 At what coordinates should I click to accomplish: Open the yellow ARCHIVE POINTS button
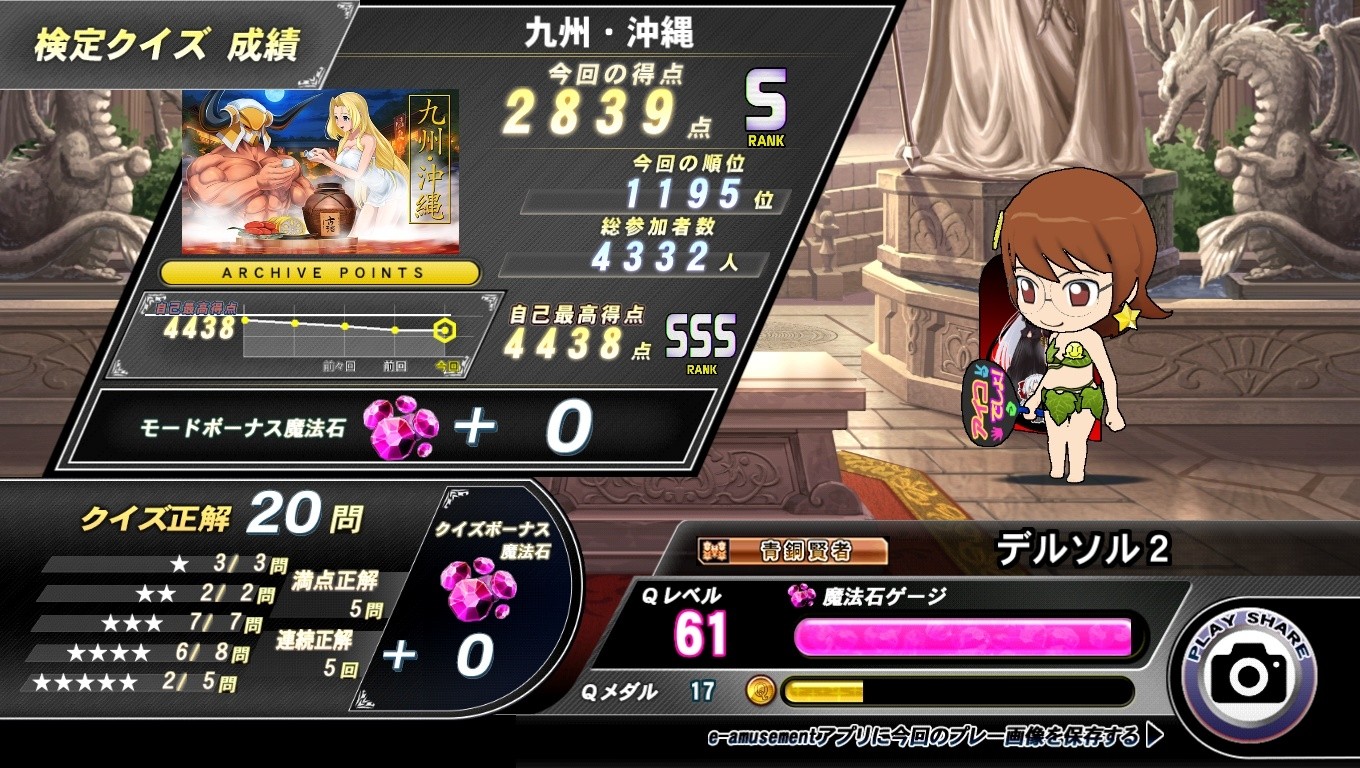point(321,273)
